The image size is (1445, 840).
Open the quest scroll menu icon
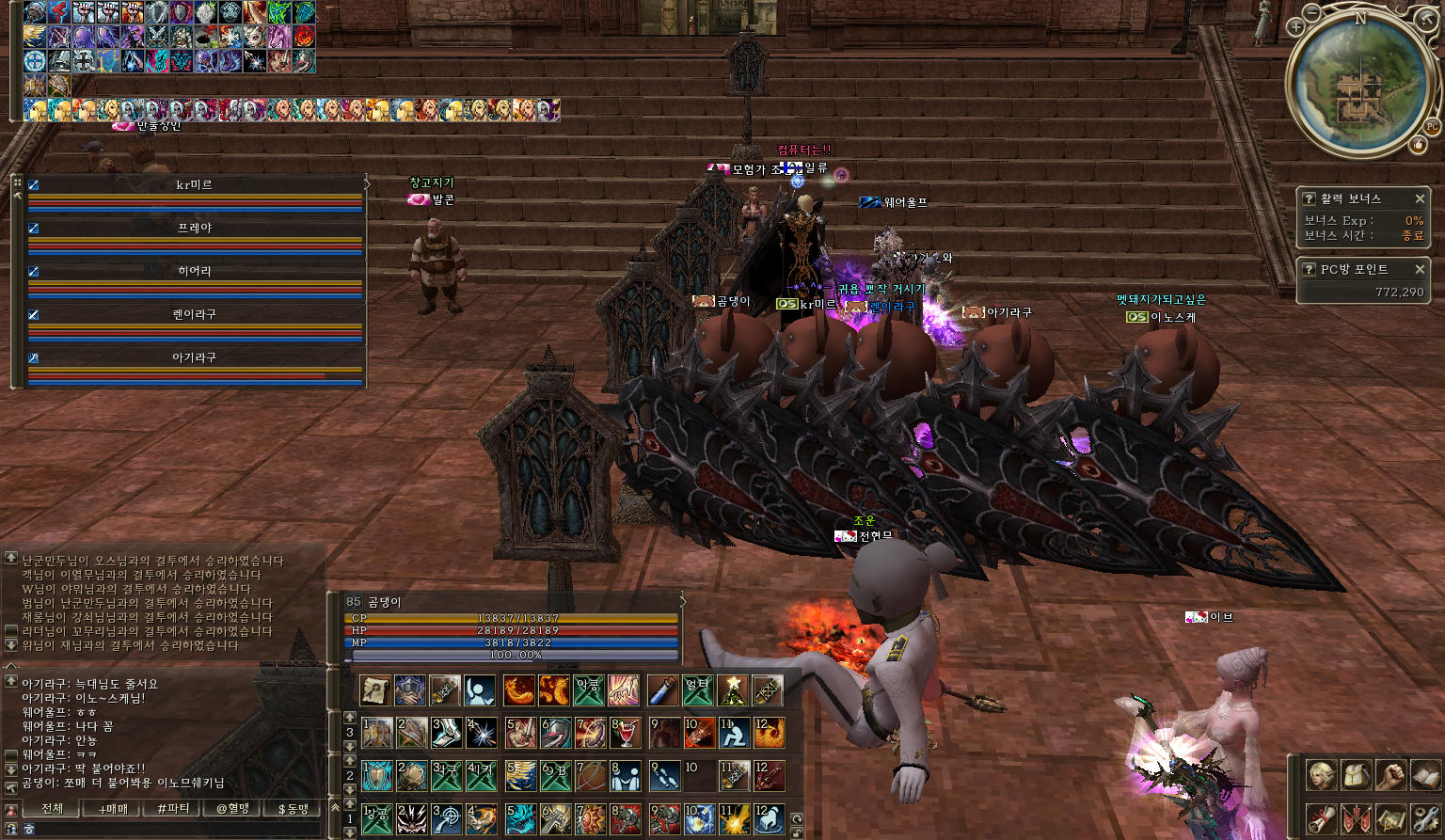pyautogui.click(x=1321, y=817)
